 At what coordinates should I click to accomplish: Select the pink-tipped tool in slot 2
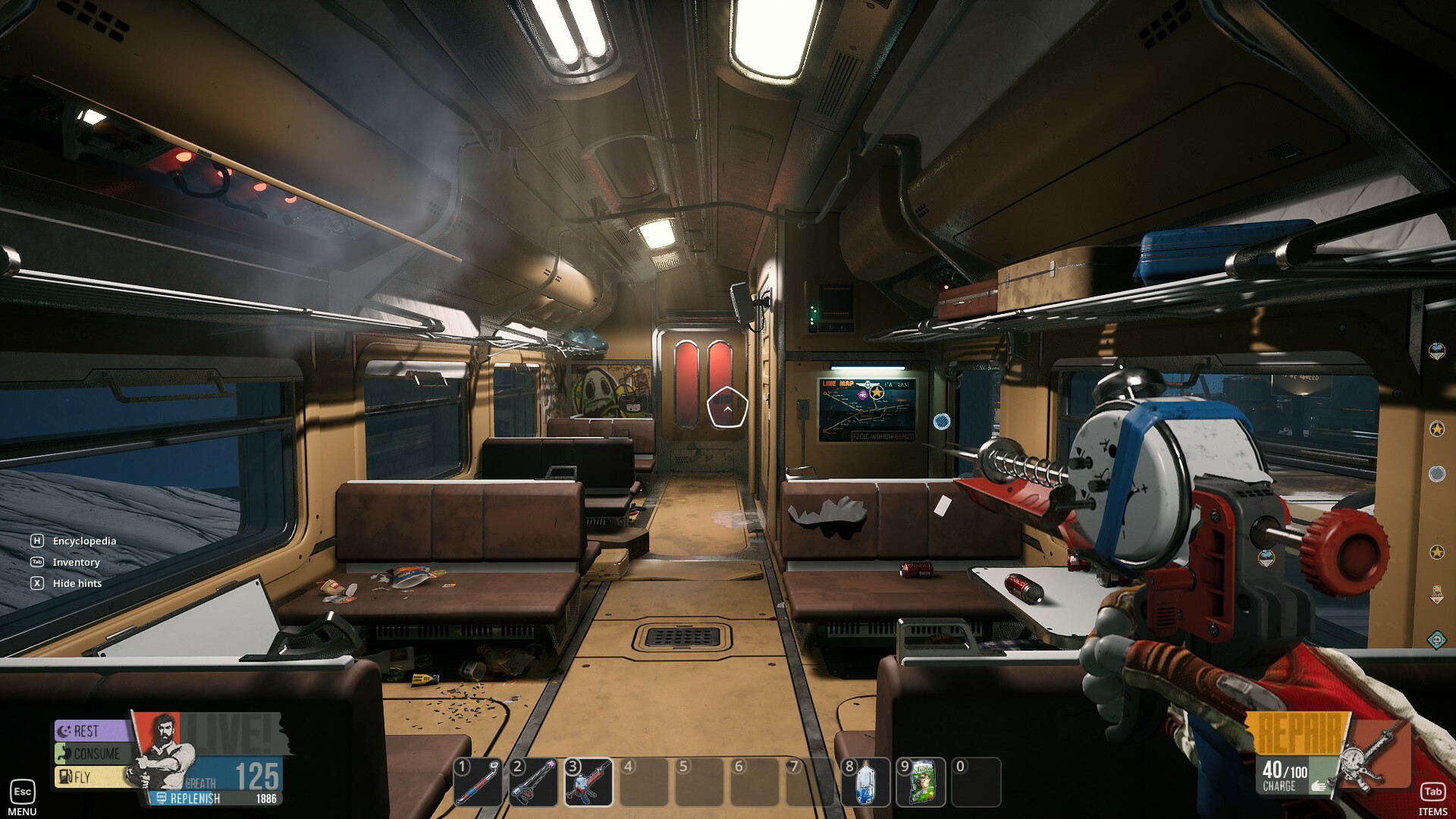(x=533, y=783)
